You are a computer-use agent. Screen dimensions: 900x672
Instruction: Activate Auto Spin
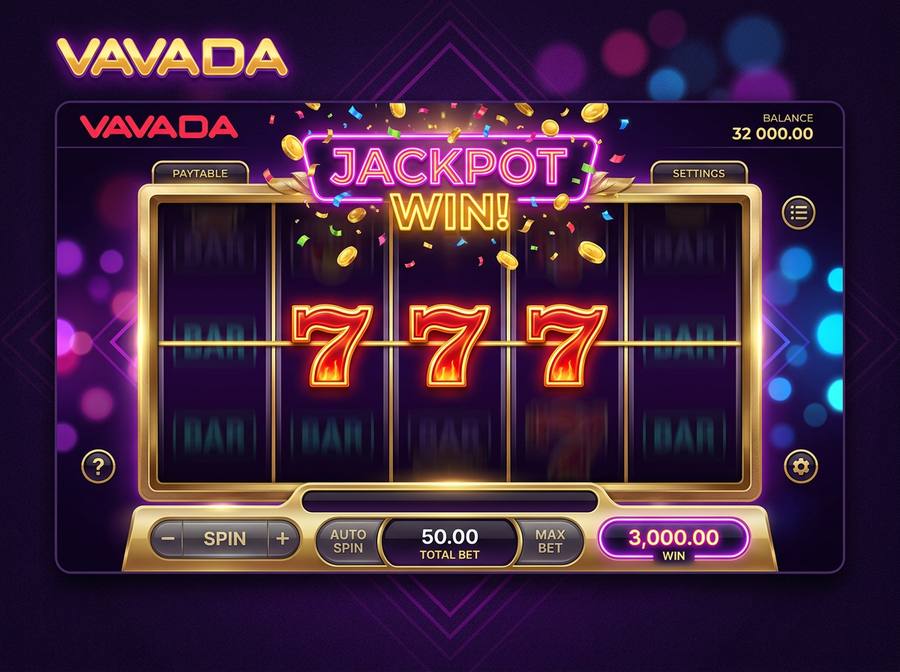[x=348, y=541]
